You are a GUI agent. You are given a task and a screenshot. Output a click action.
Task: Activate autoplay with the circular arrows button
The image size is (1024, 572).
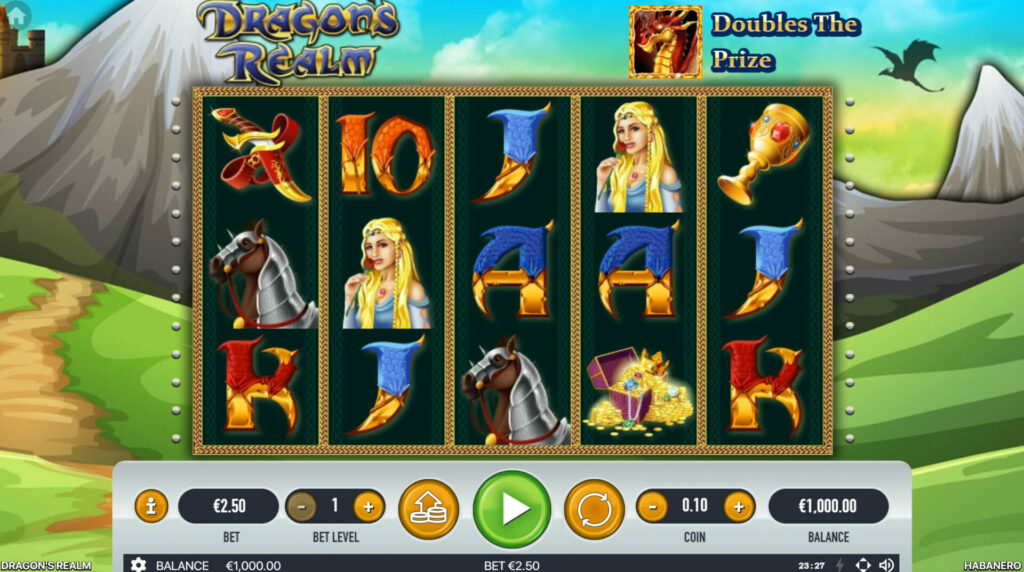pyautogui.click(x=594, y=509)
